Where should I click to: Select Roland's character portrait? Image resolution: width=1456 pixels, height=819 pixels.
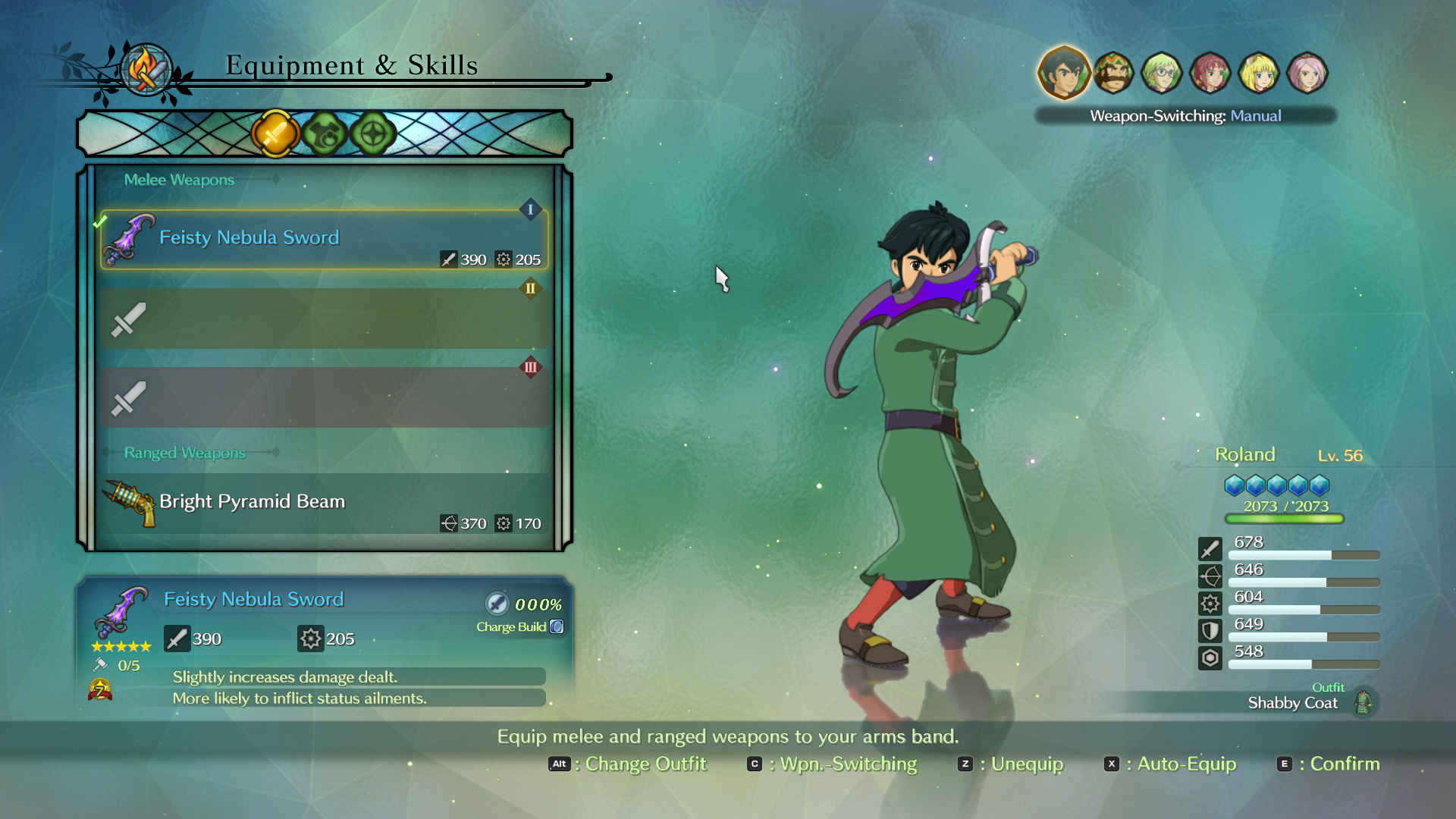(x=1063, y=74)
